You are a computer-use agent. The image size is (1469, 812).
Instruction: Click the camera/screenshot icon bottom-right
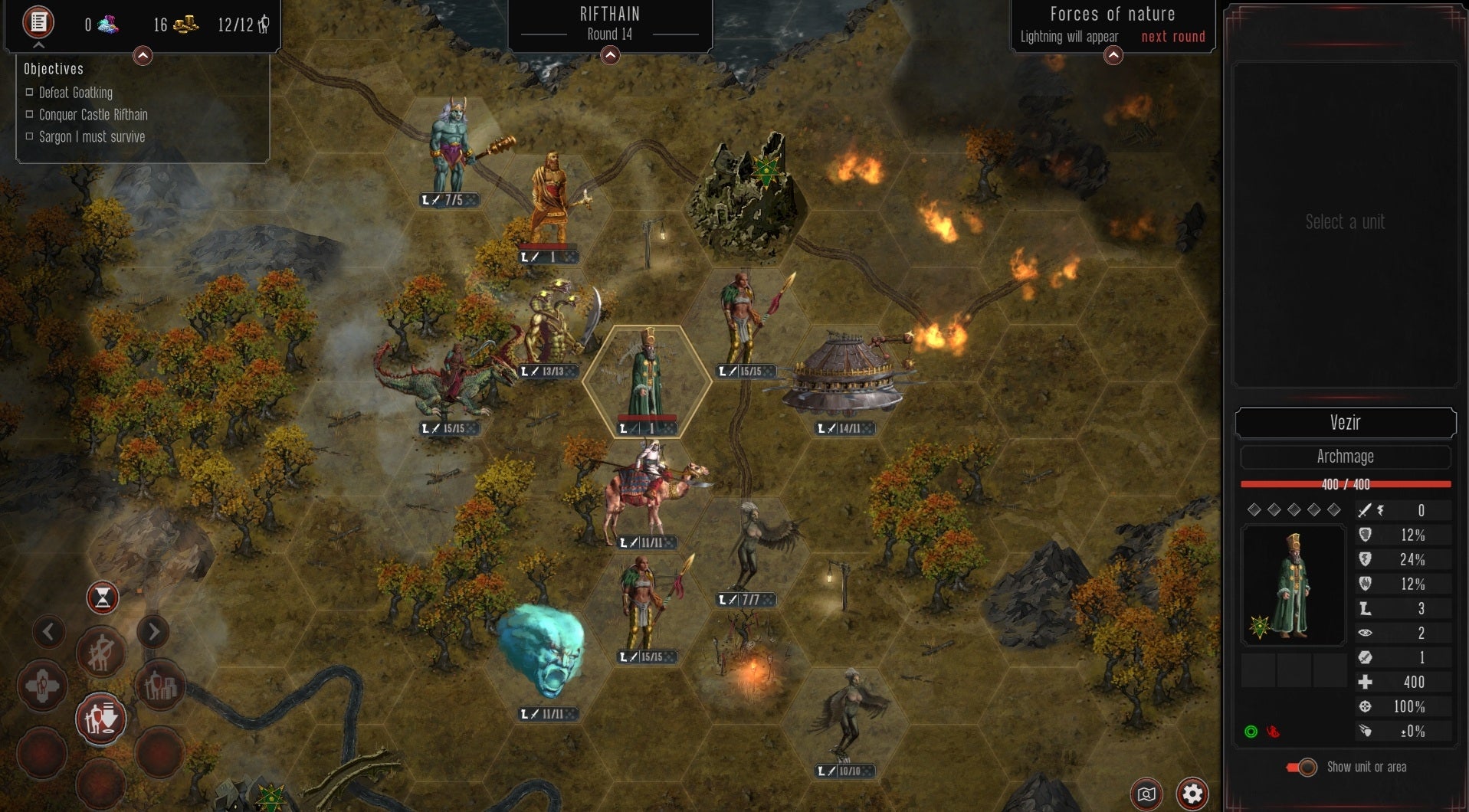[1145, 794]
